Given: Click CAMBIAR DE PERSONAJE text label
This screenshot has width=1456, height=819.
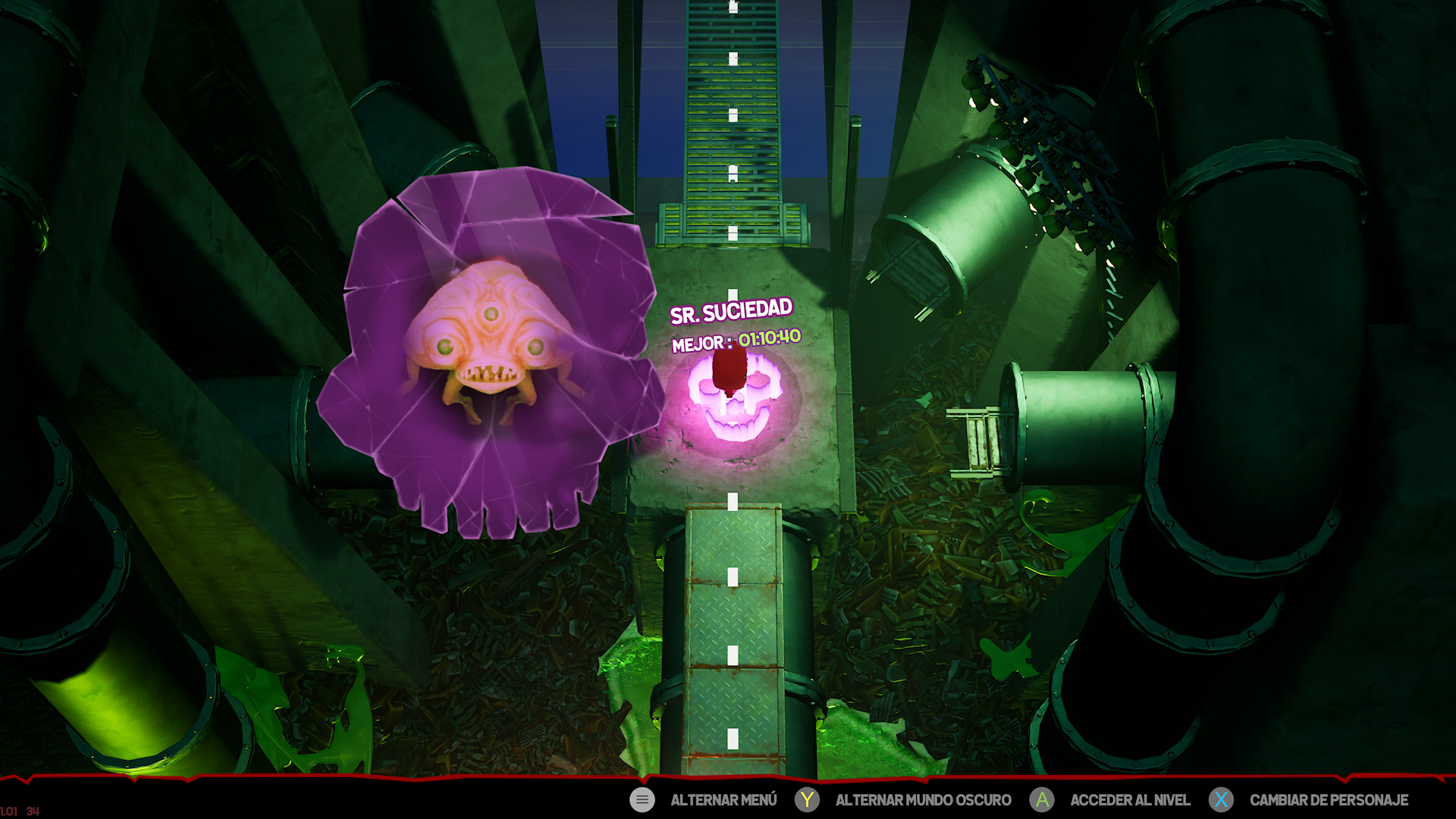Looking at the screenshot, I should click(1329, 799).
